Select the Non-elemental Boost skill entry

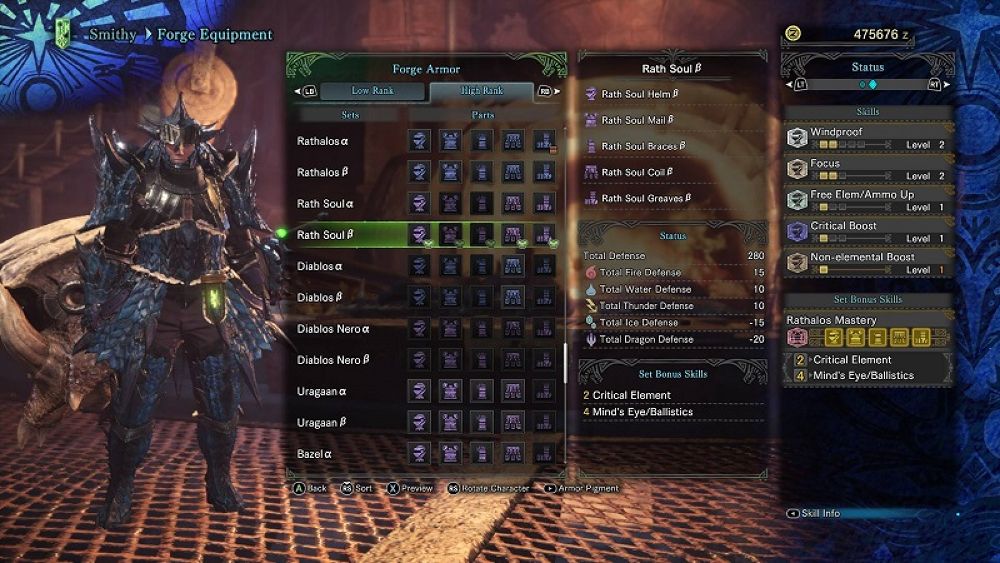(867, 263)
